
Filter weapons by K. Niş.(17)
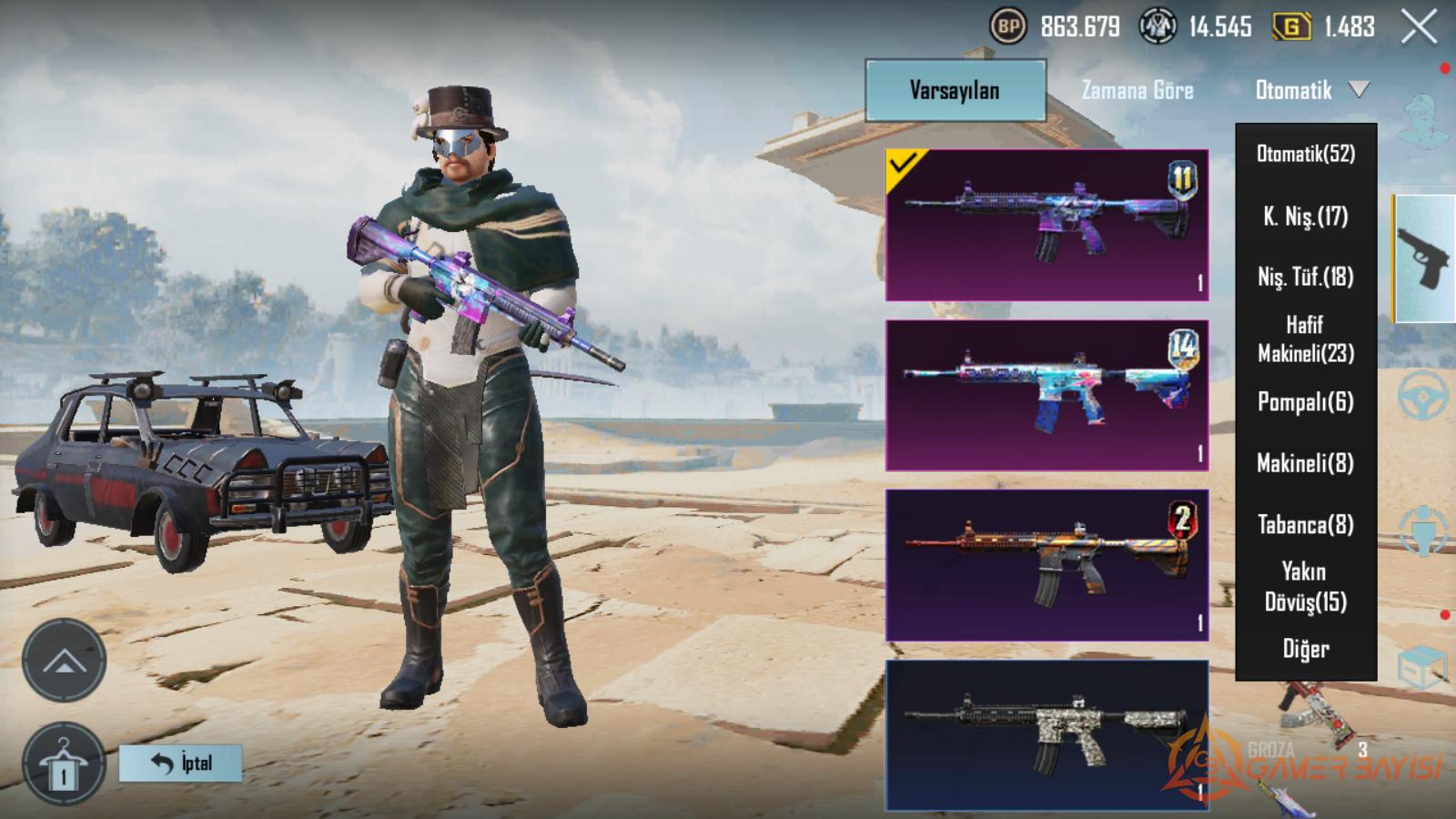1305,217
